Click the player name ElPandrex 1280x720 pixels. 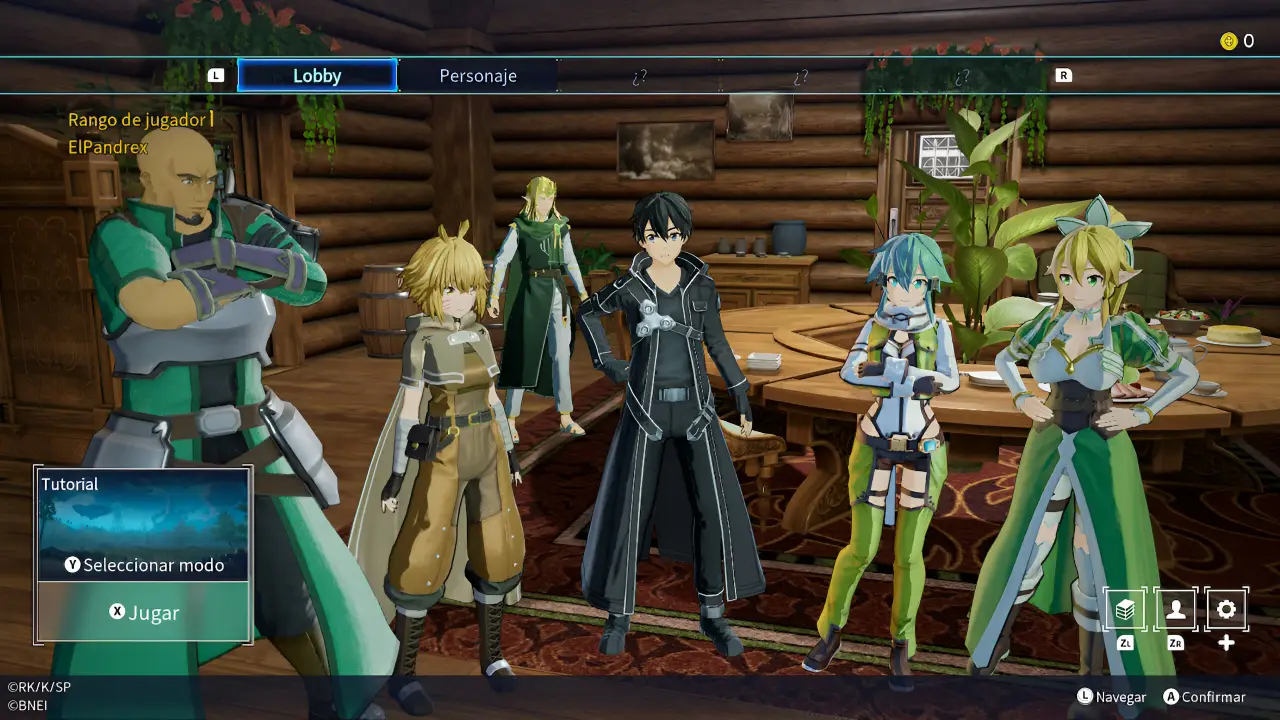(x=108, y=146)
